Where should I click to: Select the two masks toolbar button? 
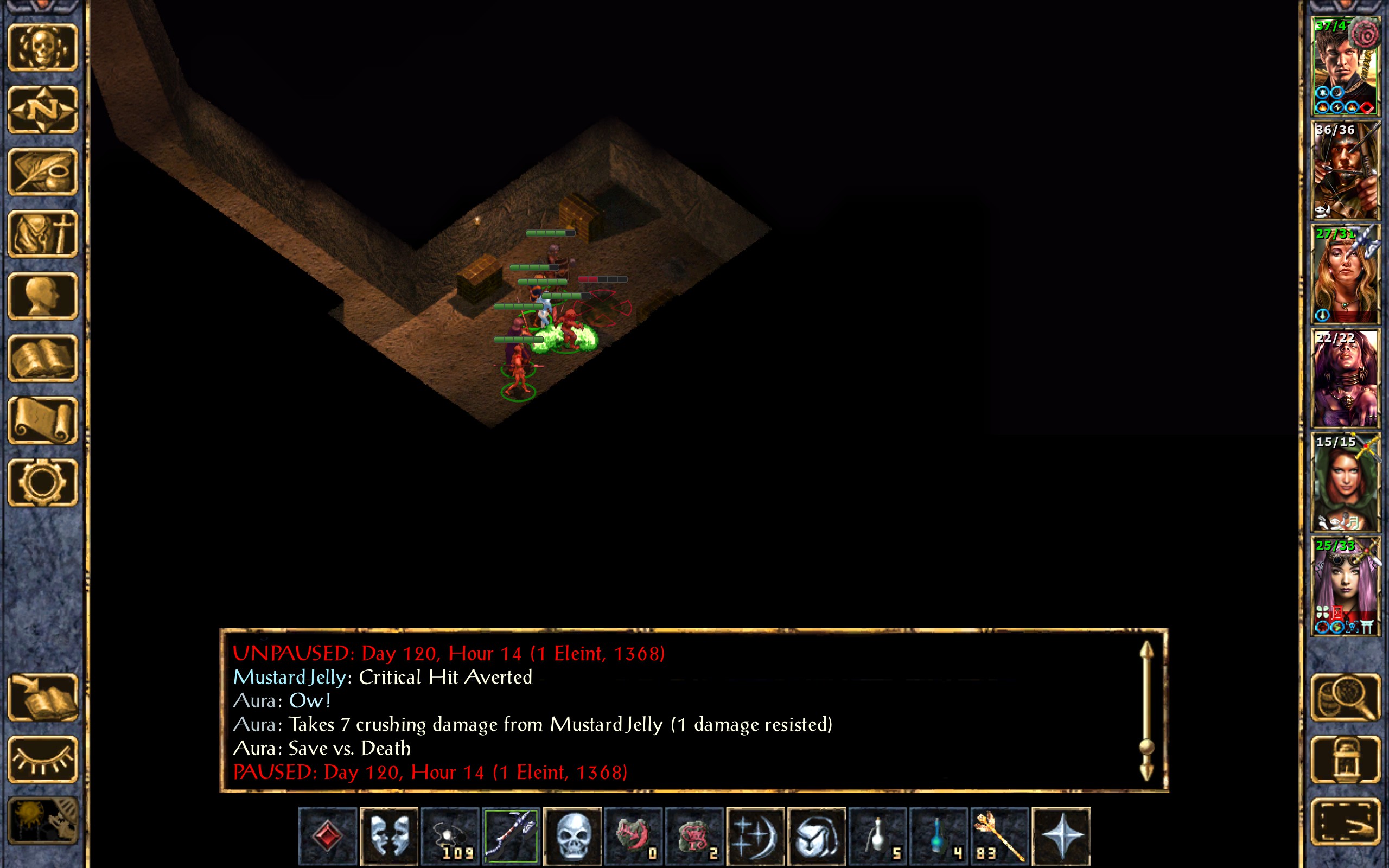(388, 836)
